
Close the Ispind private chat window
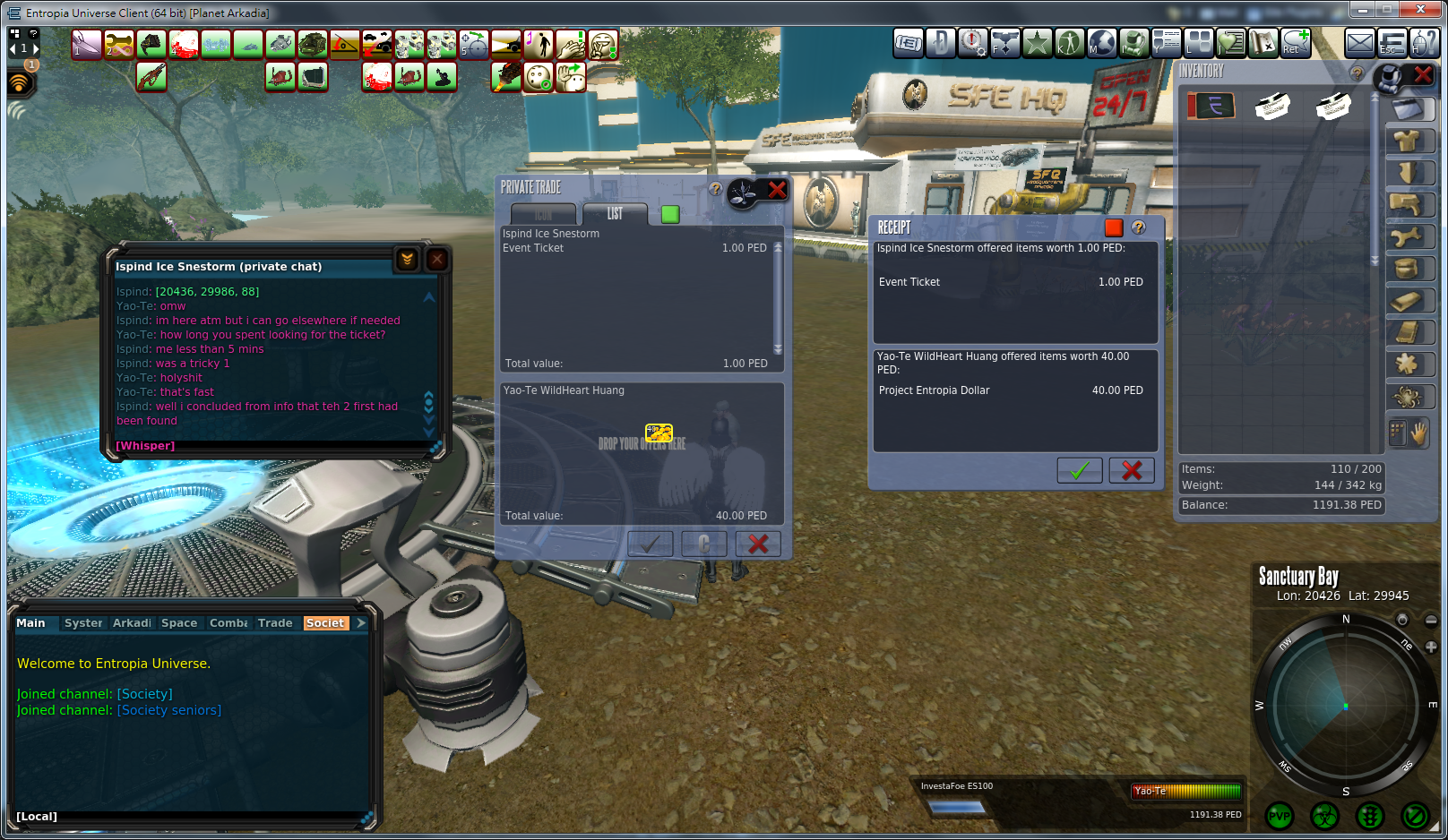(x=436, y=260)
